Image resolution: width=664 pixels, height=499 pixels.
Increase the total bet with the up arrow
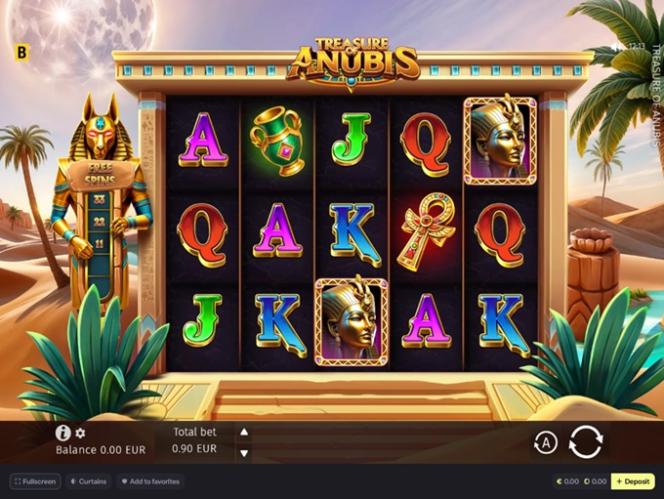(243, 432)
